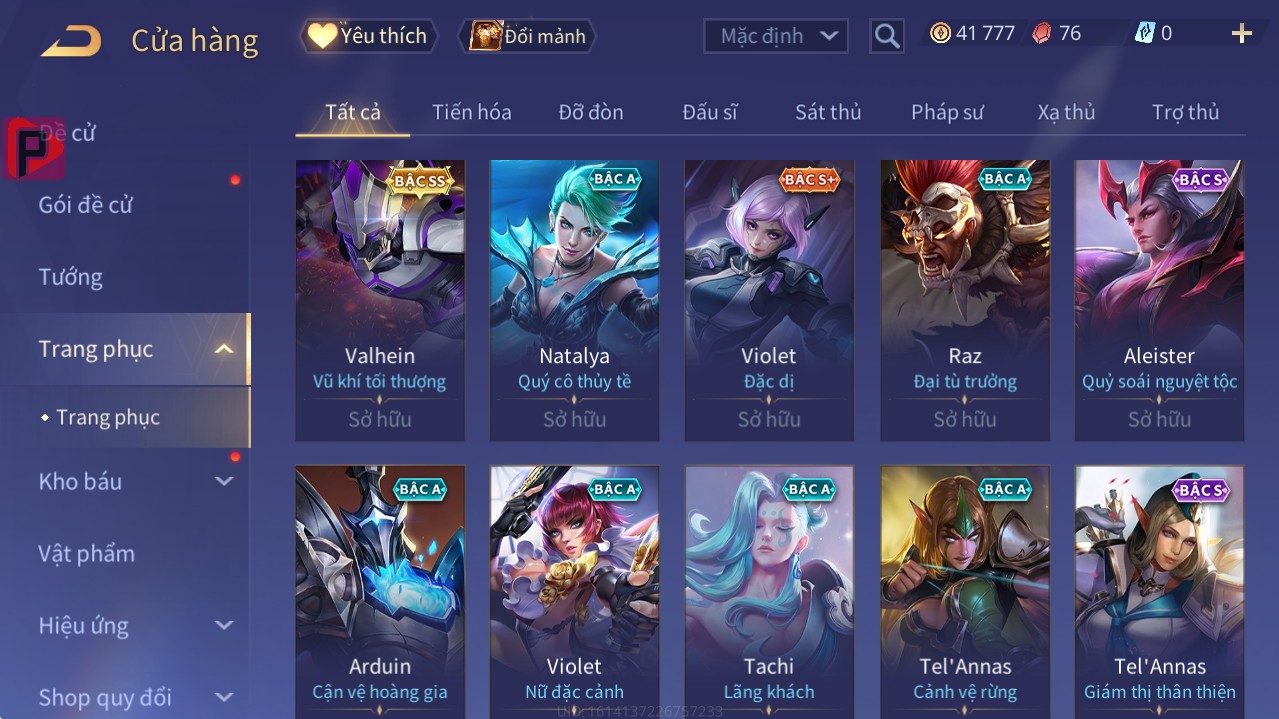
Task: Click the magnifying glass search button
Action: pyautogui.click(x=886, y=36)
